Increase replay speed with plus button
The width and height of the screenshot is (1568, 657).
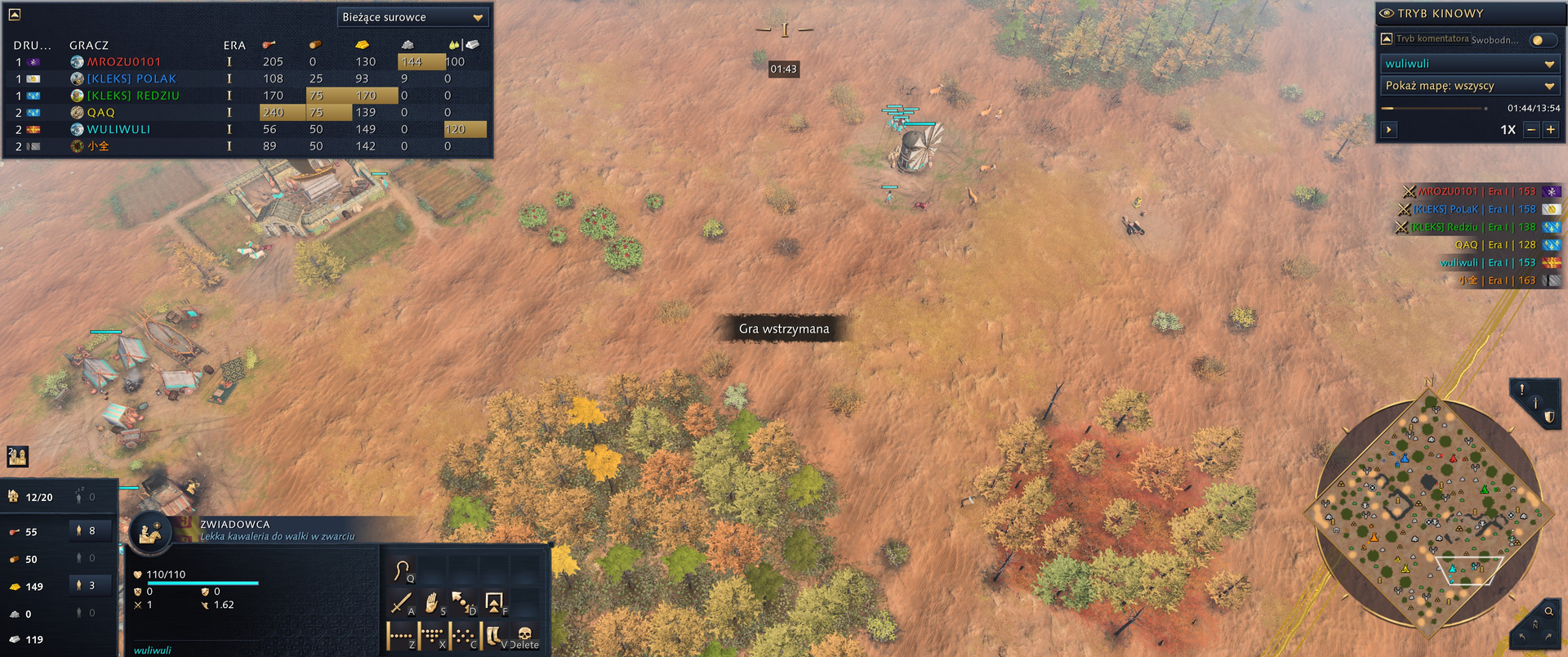click(1551, 130)
